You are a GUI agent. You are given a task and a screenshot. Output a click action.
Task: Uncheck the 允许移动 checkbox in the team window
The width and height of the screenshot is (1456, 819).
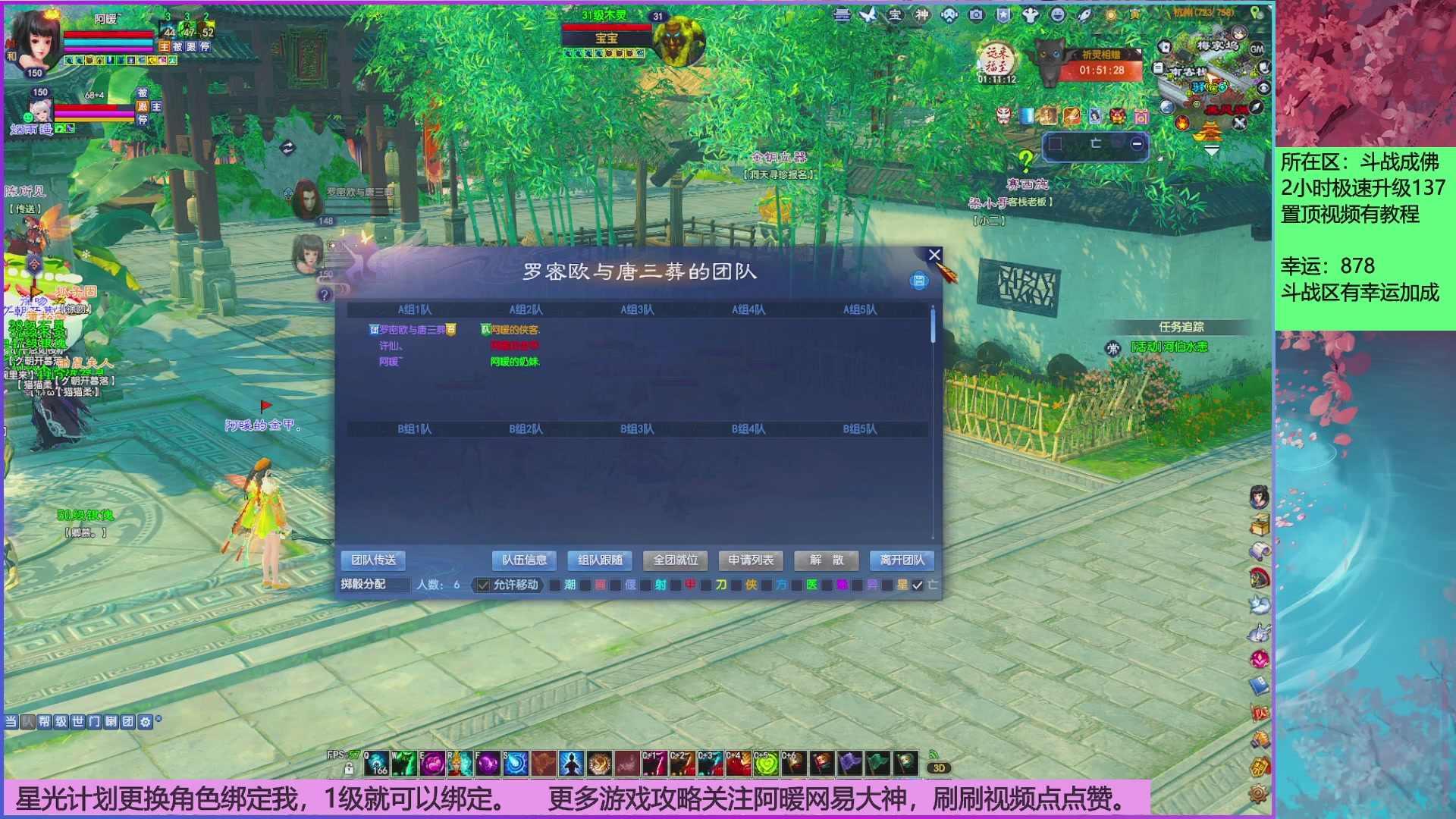point(482,585)
